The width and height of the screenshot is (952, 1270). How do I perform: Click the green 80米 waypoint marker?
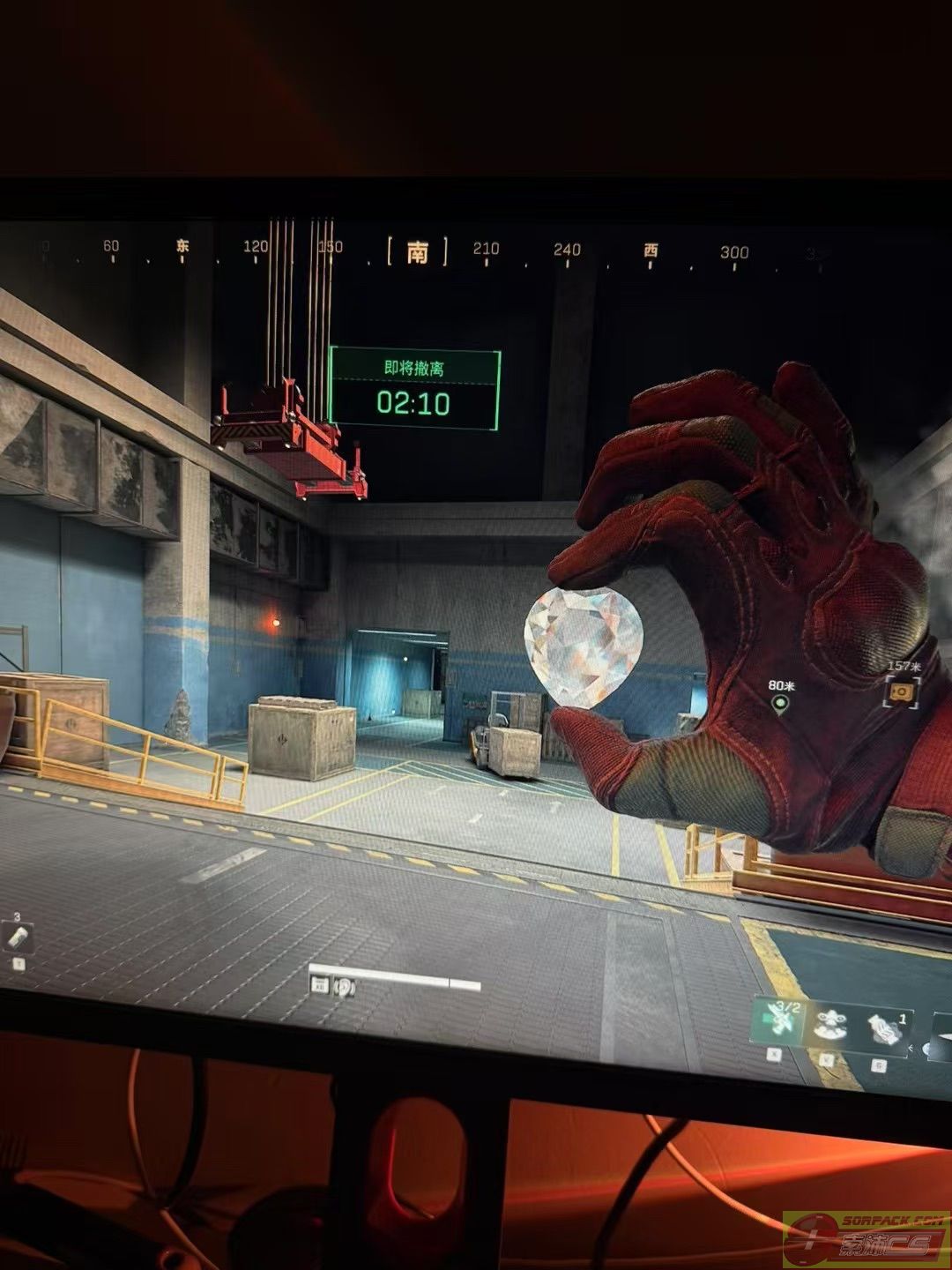click(x=779, y=704)
